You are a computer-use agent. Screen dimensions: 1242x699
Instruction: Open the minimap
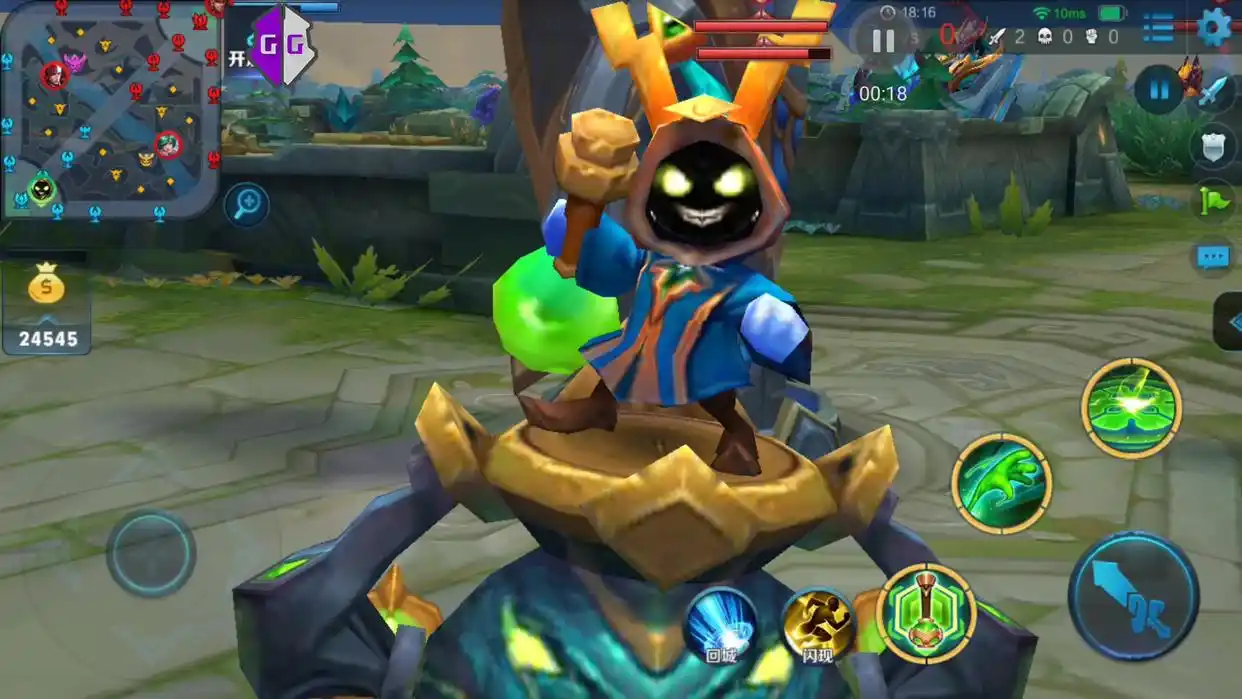(110, 108)
